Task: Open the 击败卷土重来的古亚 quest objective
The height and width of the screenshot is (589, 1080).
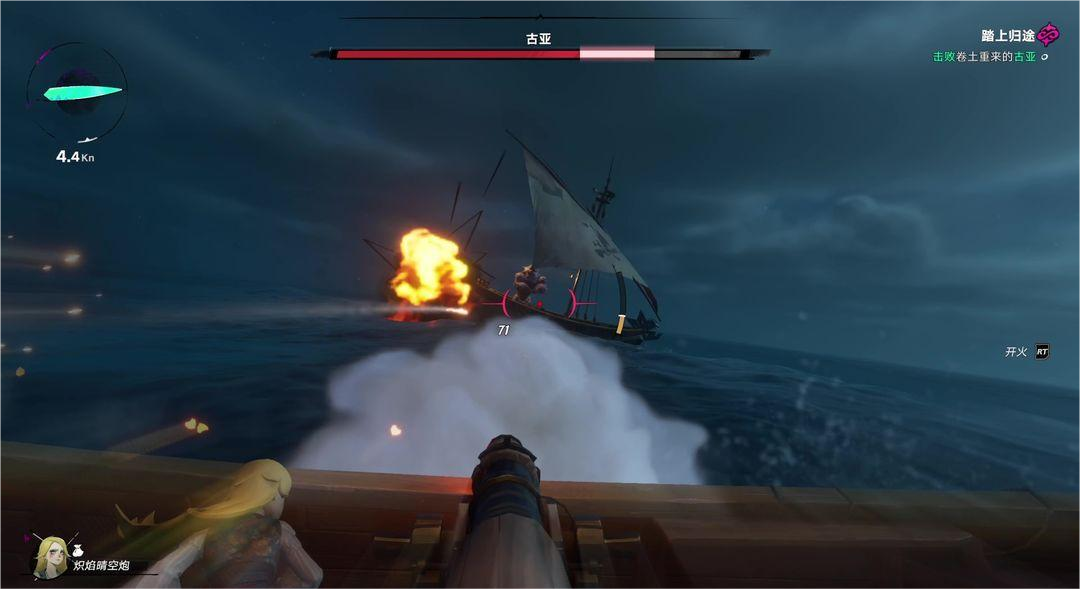Action: [984, 57]
